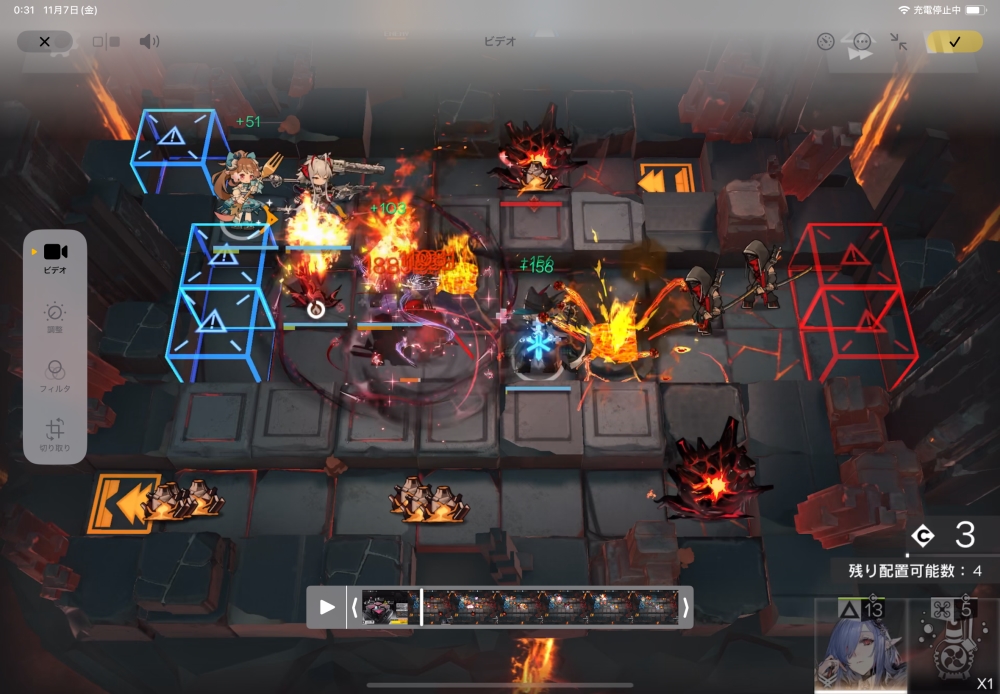Confirm edits with the yellow checkmark button
The width and height of the screenshot is (1000, 694).
pos(954,42)
